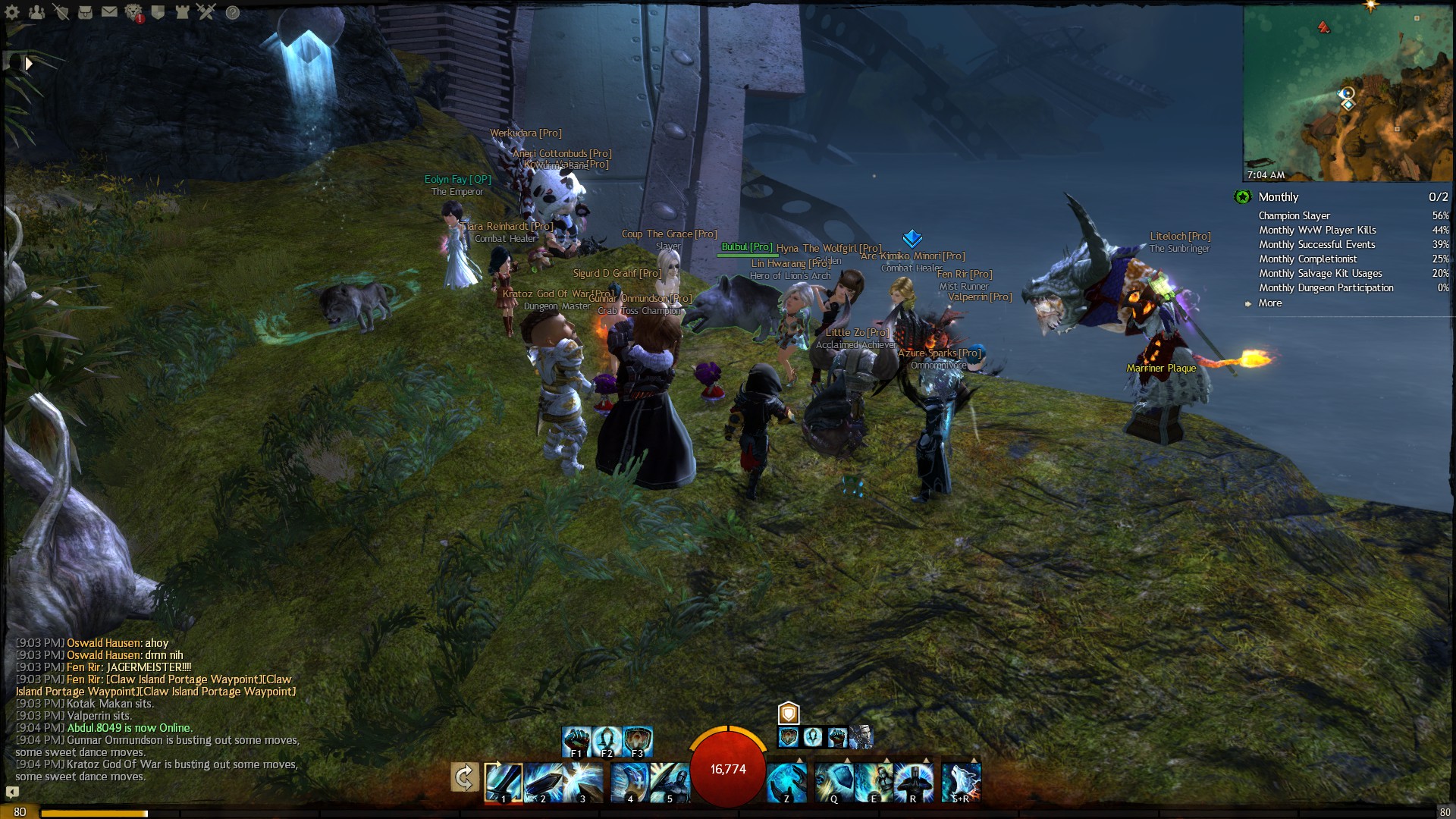Expand More under the Monthly achievements list

[x=1271, y=303]
